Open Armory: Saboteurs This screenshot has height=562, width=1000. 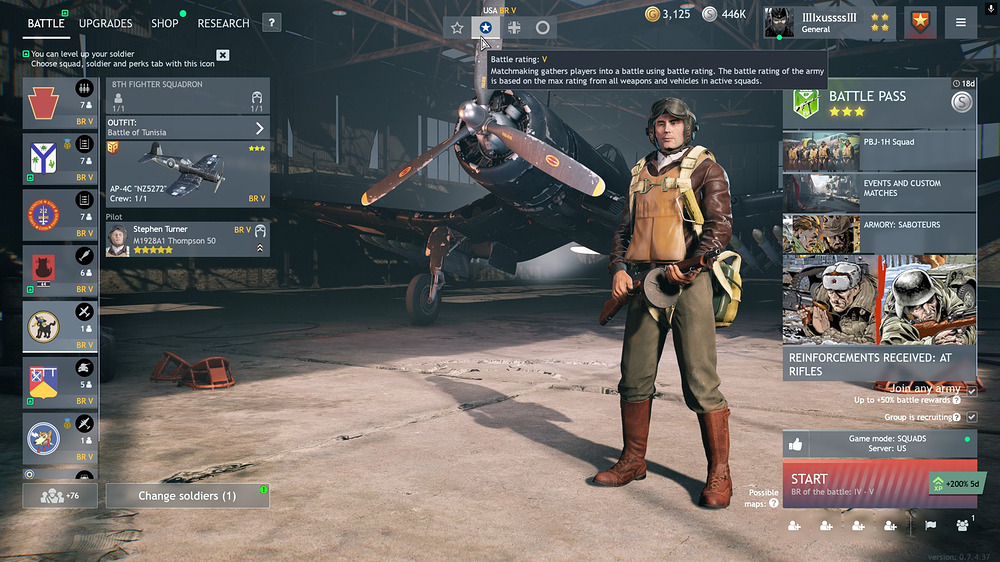[x=878, y=232]
